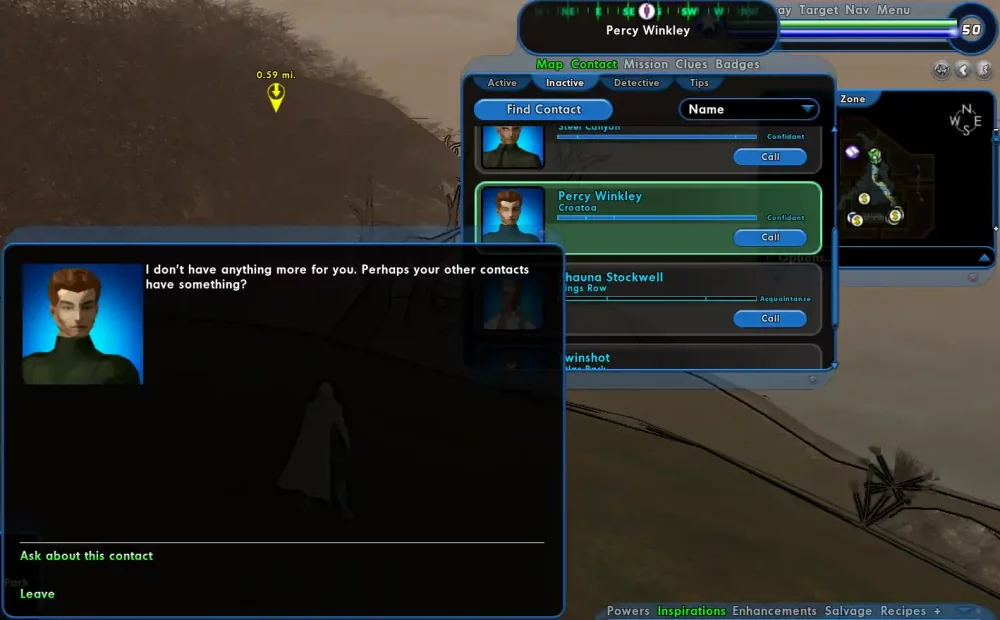
Task: Select Leave to exit the conversation
Action: click(38, 594)
